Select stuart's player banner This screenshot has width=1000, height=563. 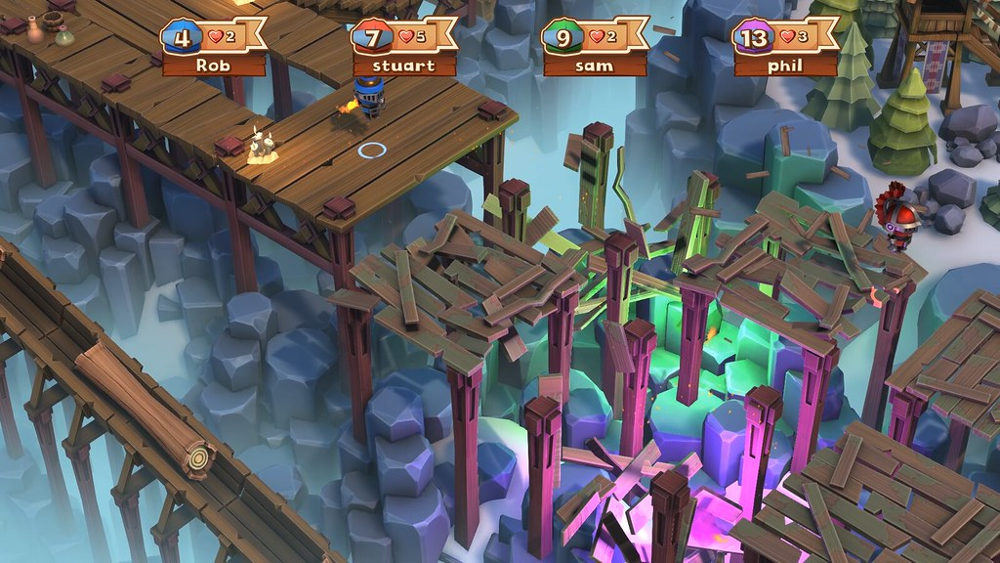coord(404,48)
